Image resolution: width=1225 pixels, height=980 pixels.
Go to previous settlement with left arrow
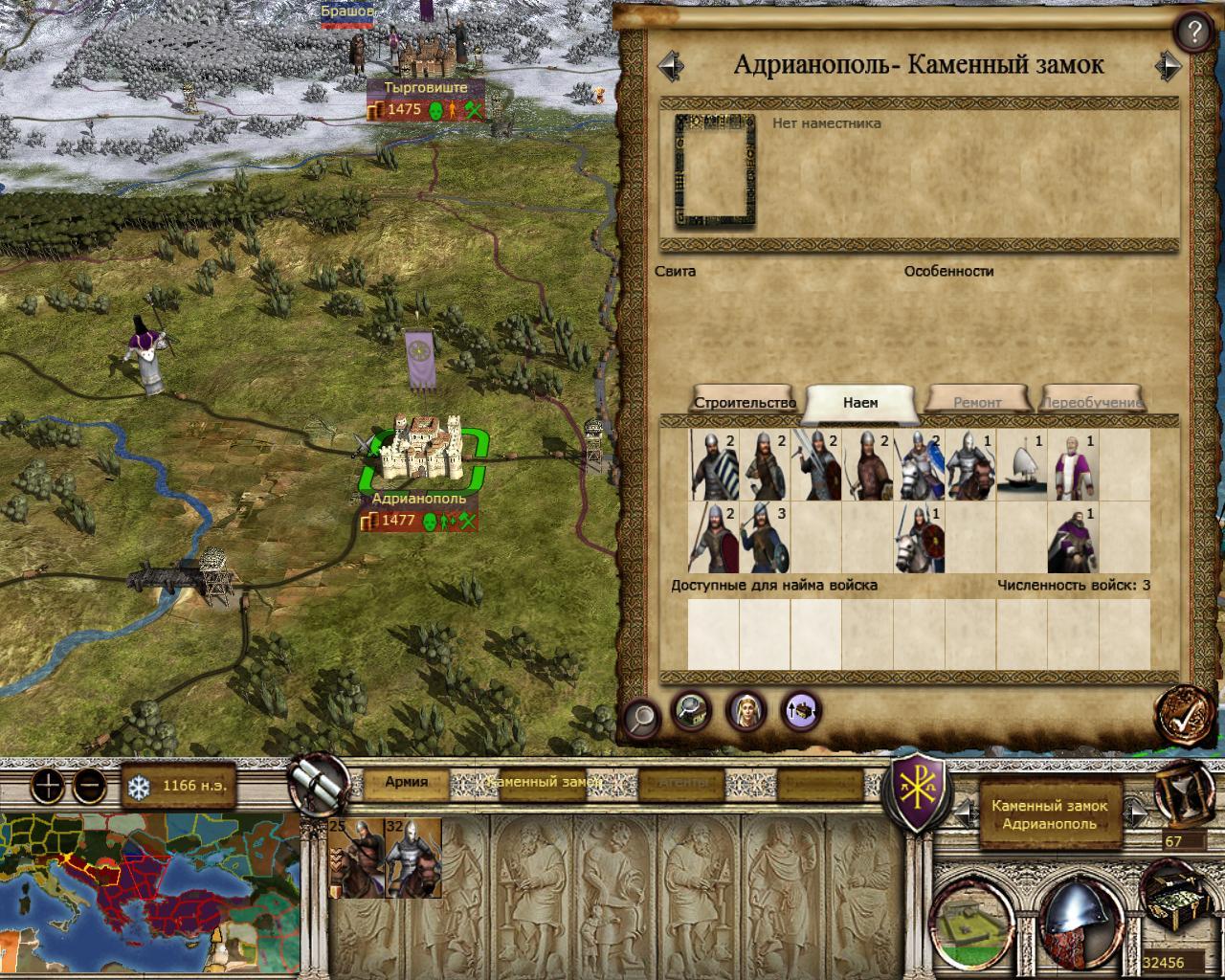click(x=671, y=65)
